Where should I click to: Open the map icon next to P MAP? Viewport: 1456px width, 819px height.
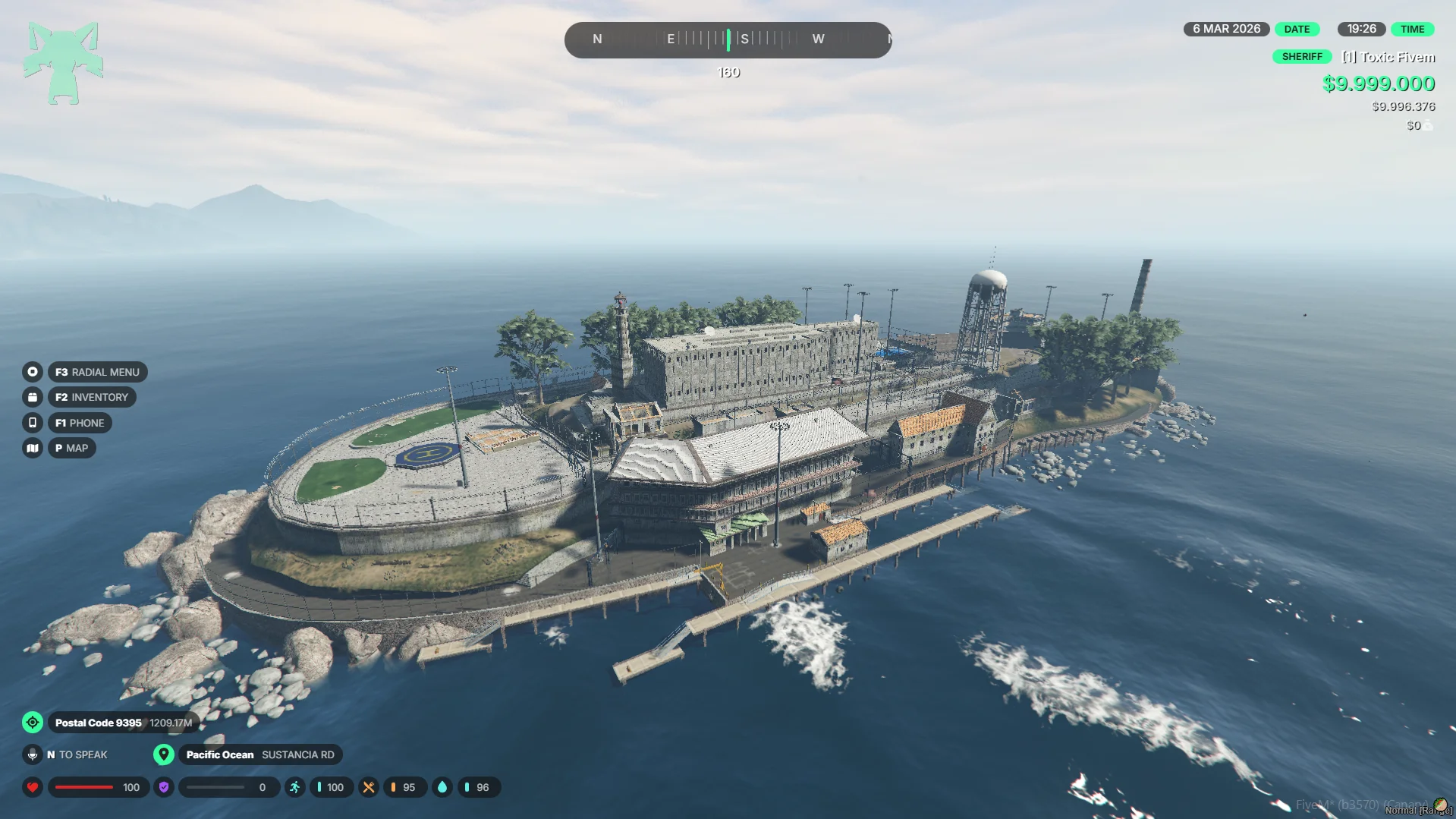click(x=32, y=448)
